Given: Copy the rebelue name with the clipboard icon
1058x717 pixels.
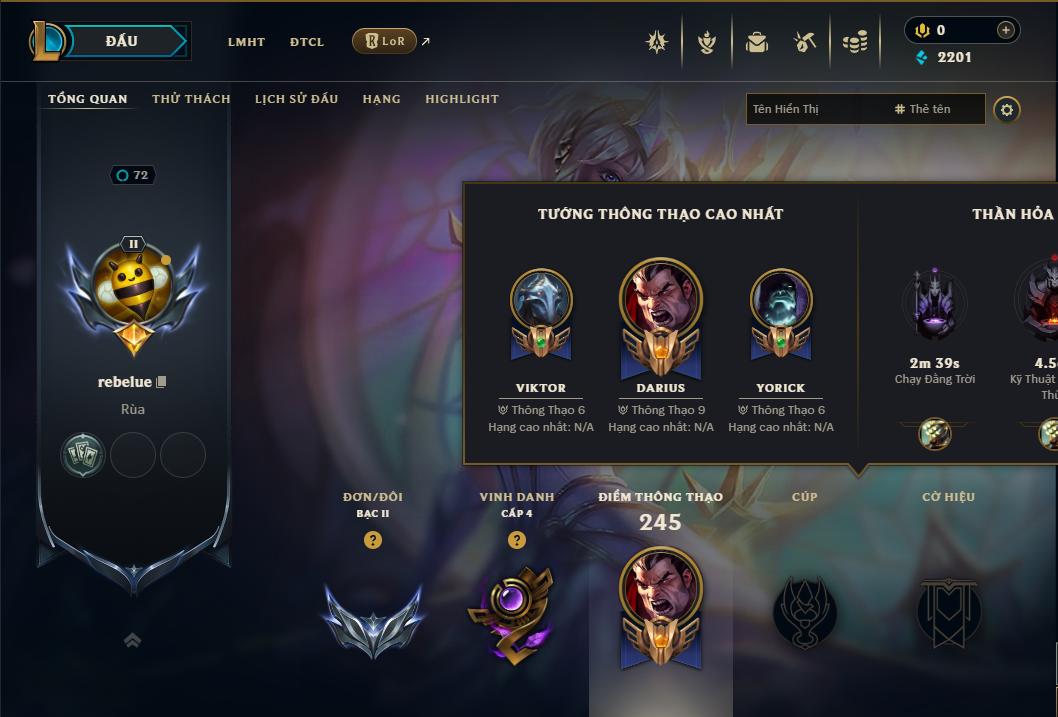Looking at the screenshot, I should [x=161, y=382].
